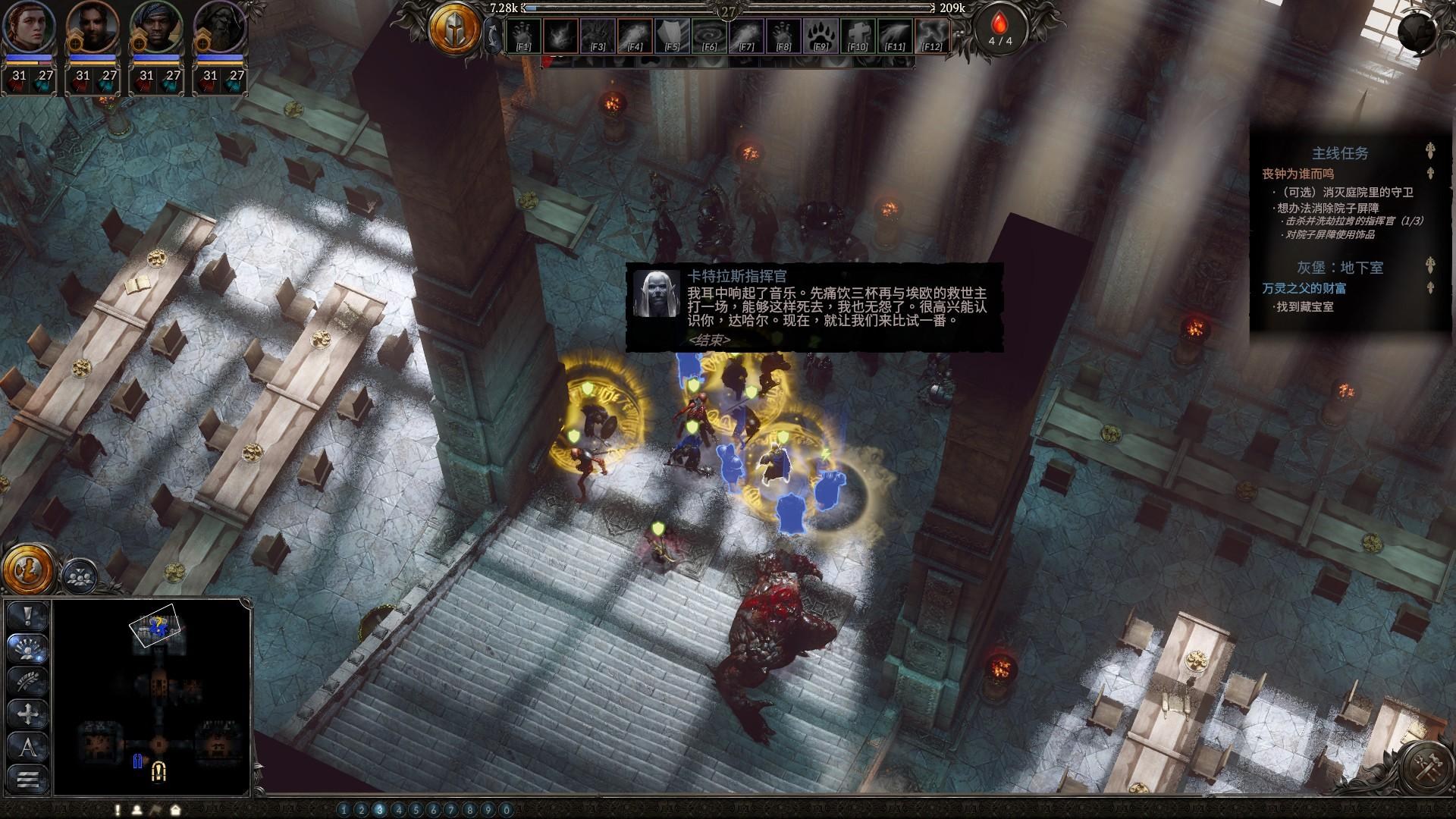This screenshot has width=1456, height=819.
Task: Activate the F5 shield ability
Action: (672, 36)
